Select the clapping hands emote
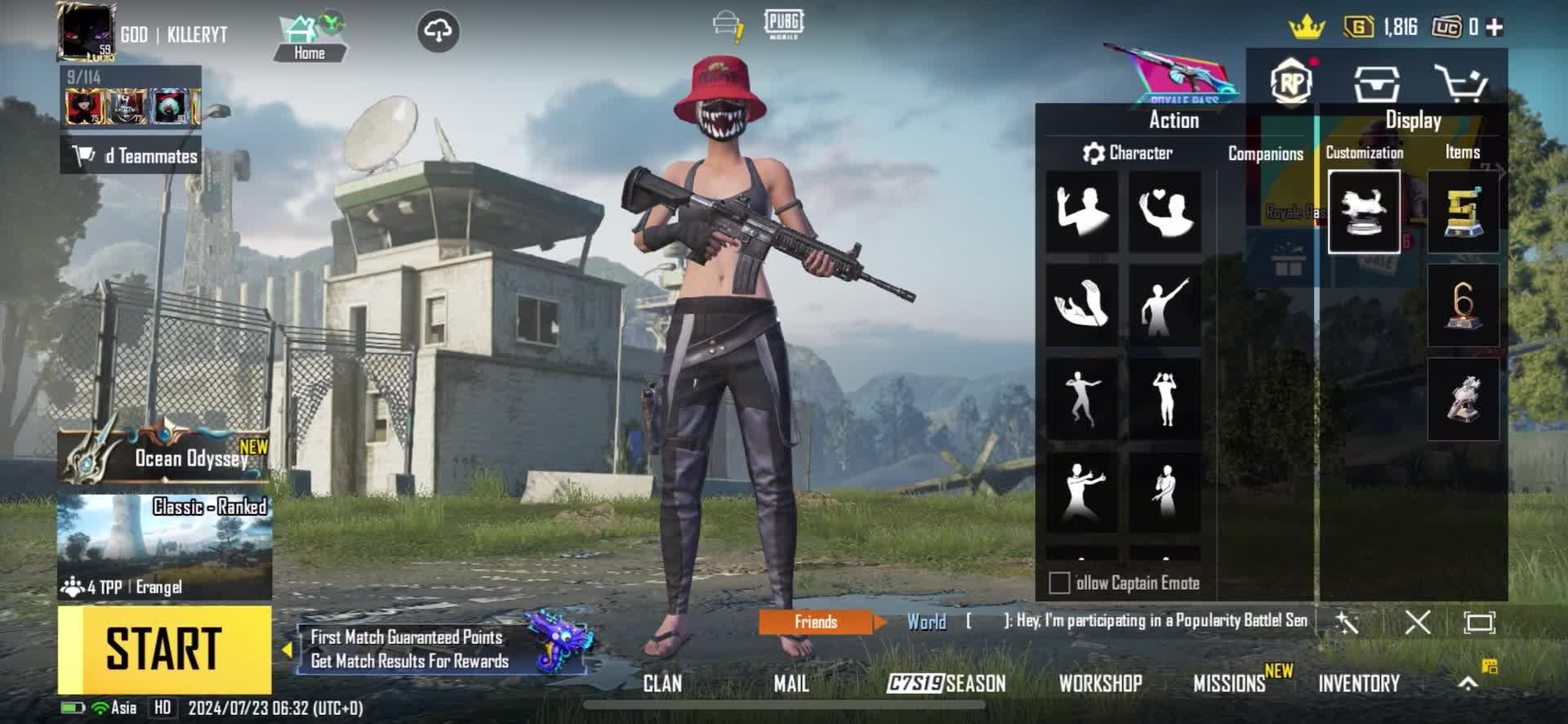Image resolution: width=1568 pixels, height=724 pixels. [x=1082, y=305]
